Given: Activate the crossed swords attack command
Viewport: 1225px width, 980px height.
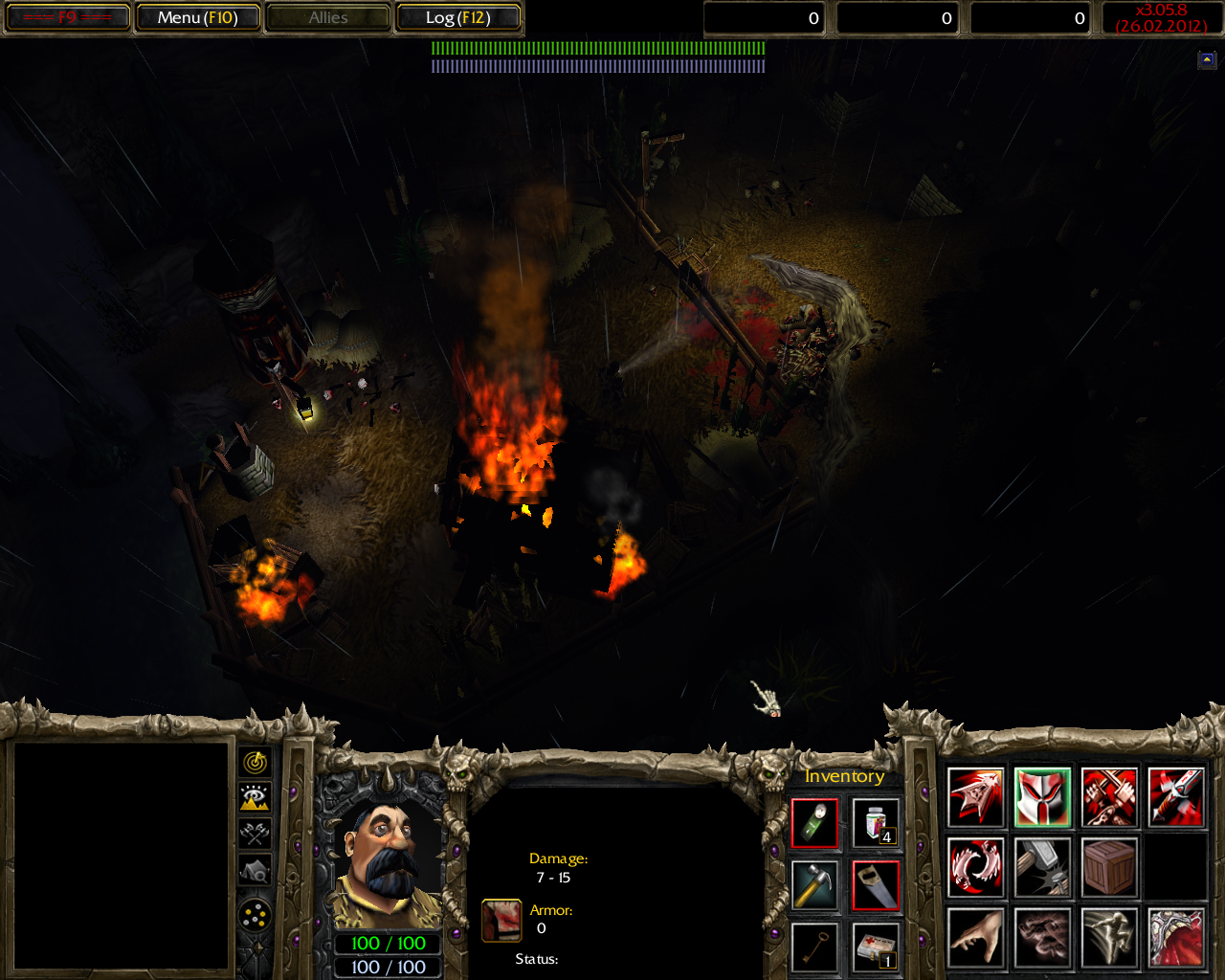Looking at the screenshot, I should [x=1109, y=796].
